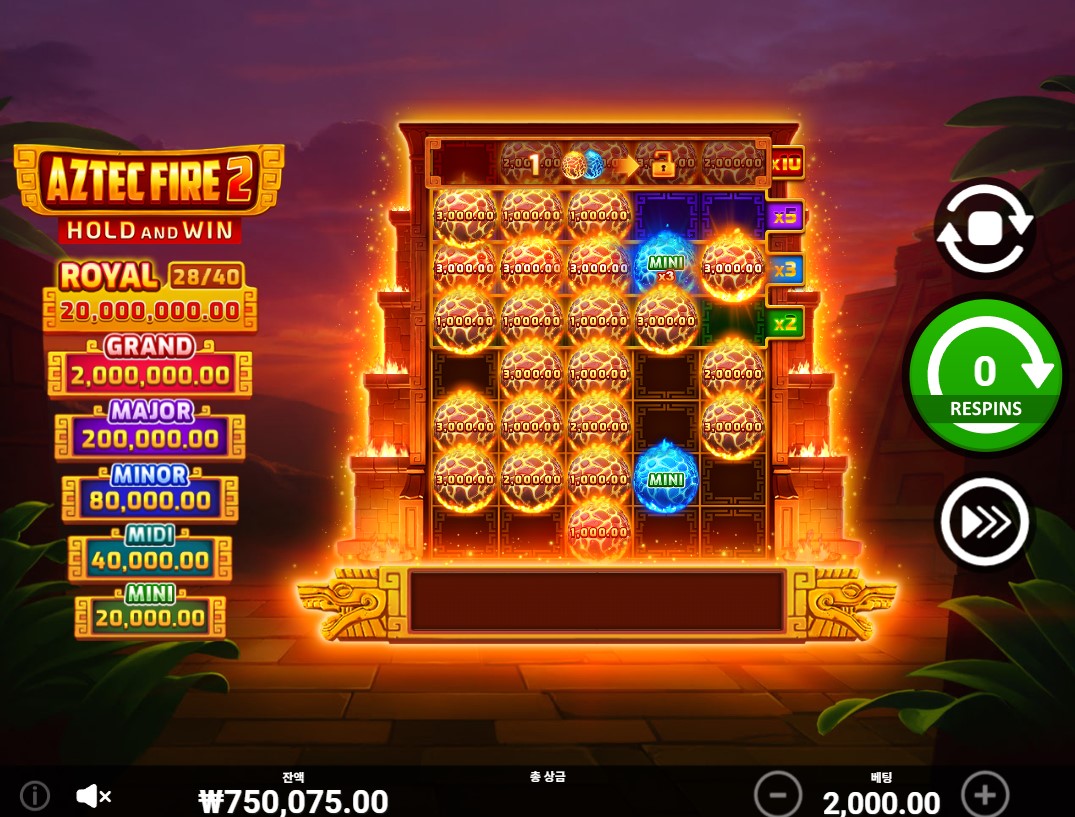The image size is (1075, 817).
Task: Click the stop spin button
Action: tap(984, 228)
